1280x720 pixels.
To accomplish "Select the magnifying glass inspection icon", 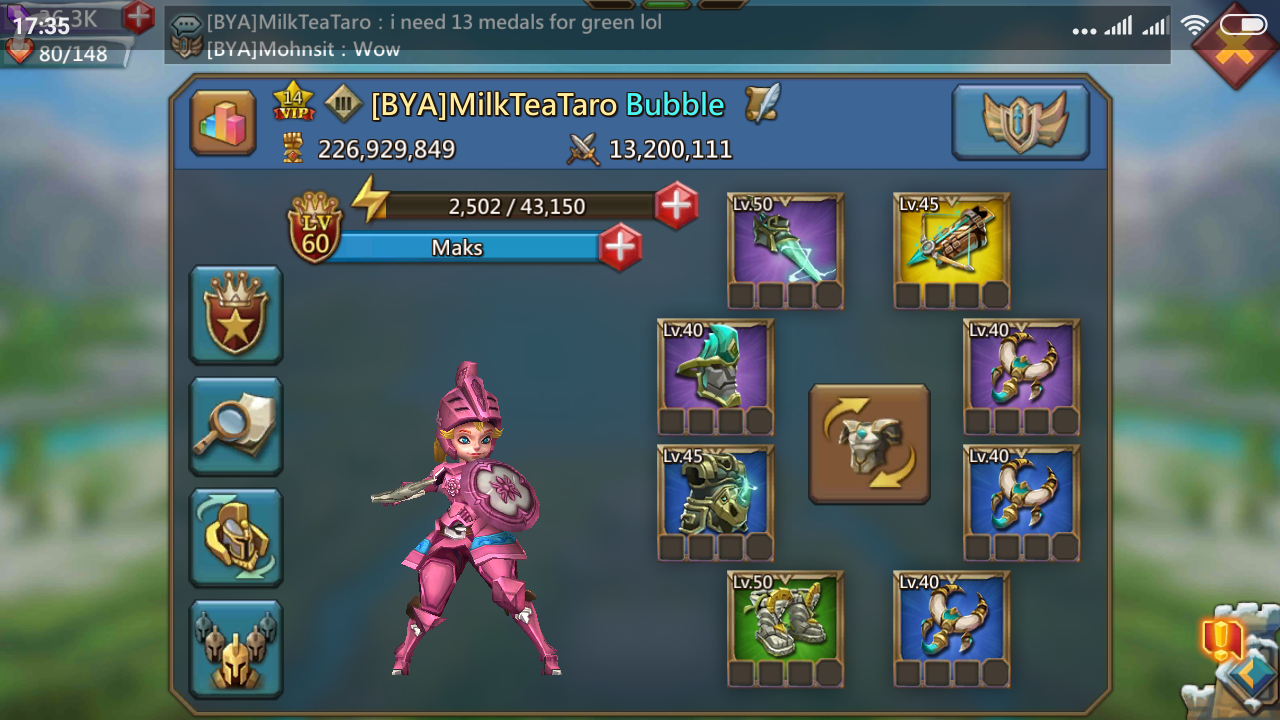I will [x=235, y=426].
